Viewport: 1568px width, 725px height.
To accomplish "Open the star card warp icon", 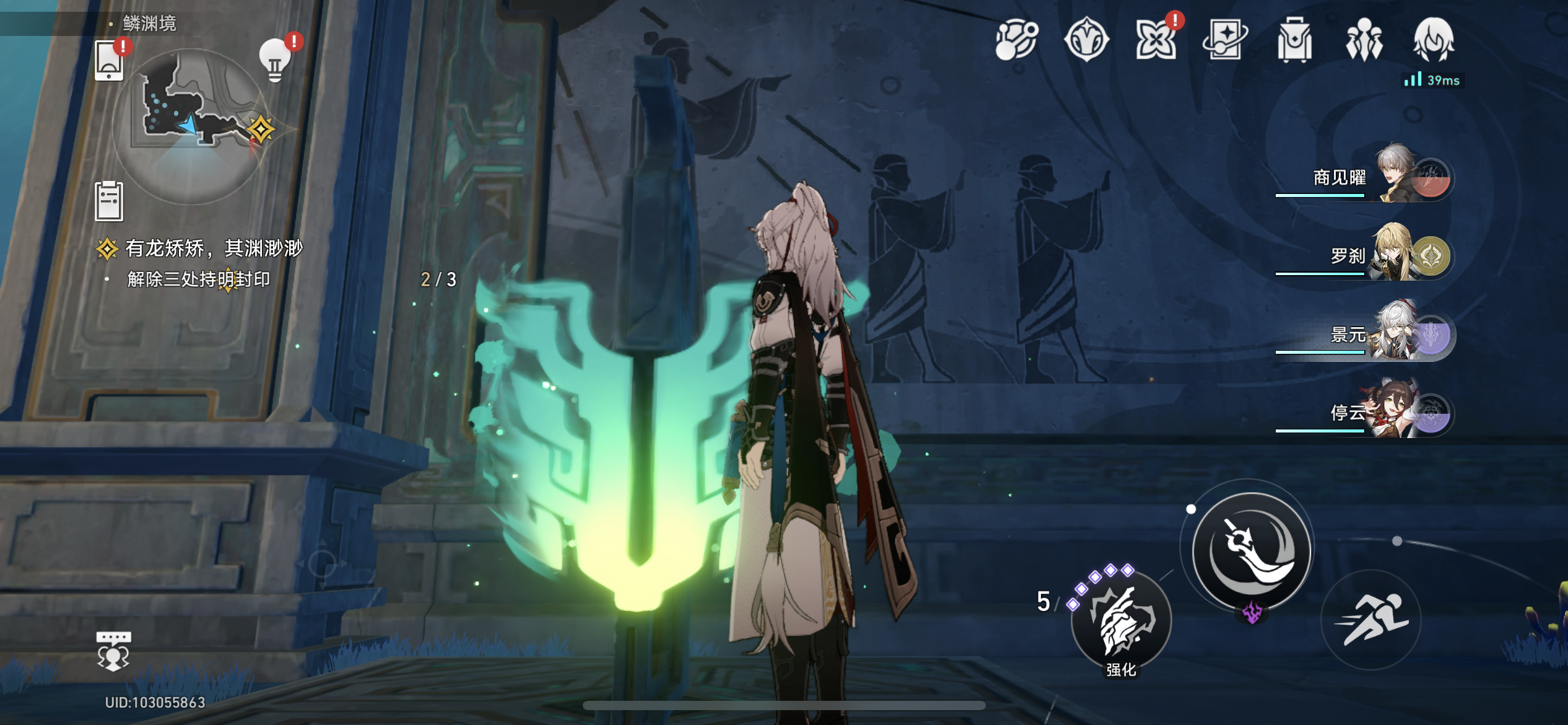I will pos(1225,40).
